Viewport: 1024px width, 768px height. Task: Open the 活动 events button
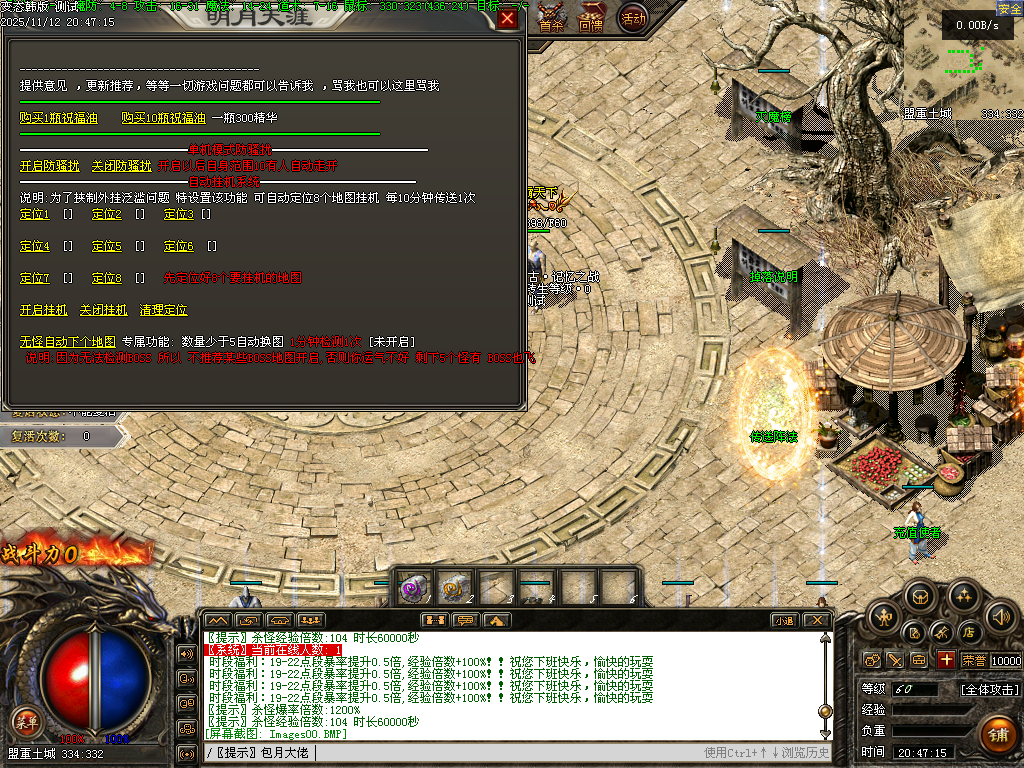click(x=633, y=17)
